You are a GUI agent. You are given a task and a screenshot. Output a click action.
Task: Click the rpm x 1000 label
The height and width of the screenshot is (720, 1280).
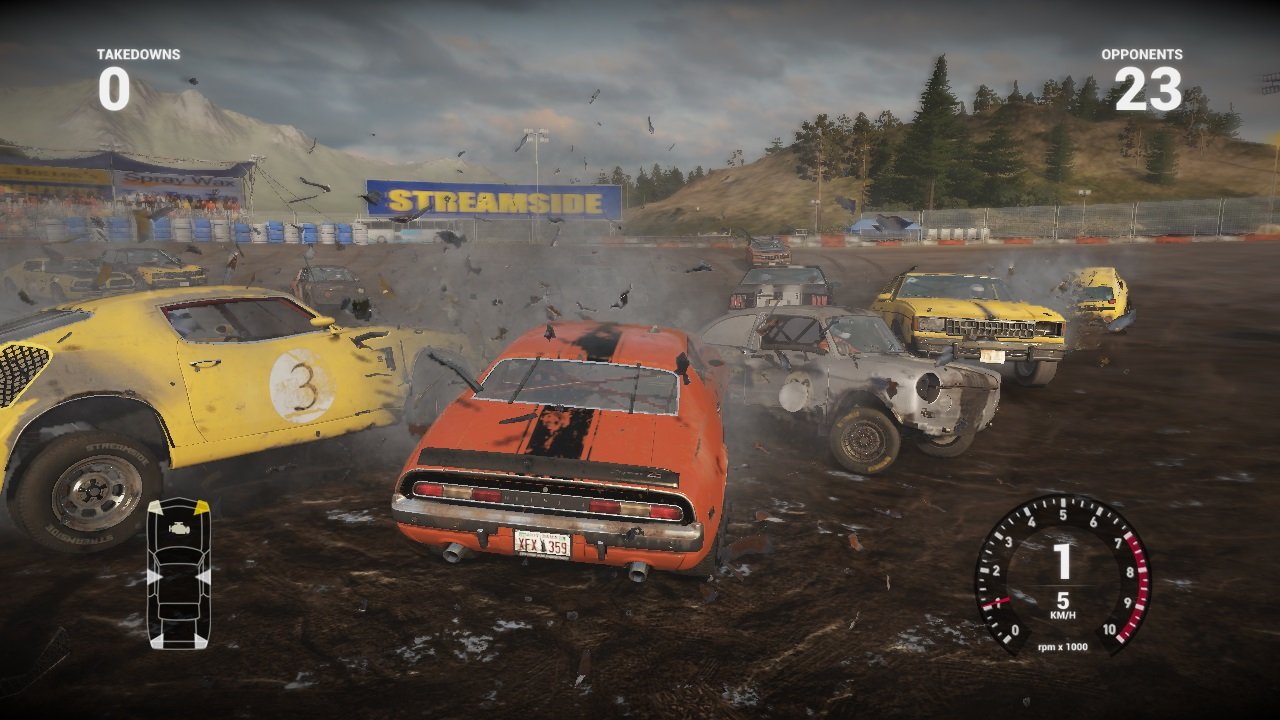coord(1063,647)
